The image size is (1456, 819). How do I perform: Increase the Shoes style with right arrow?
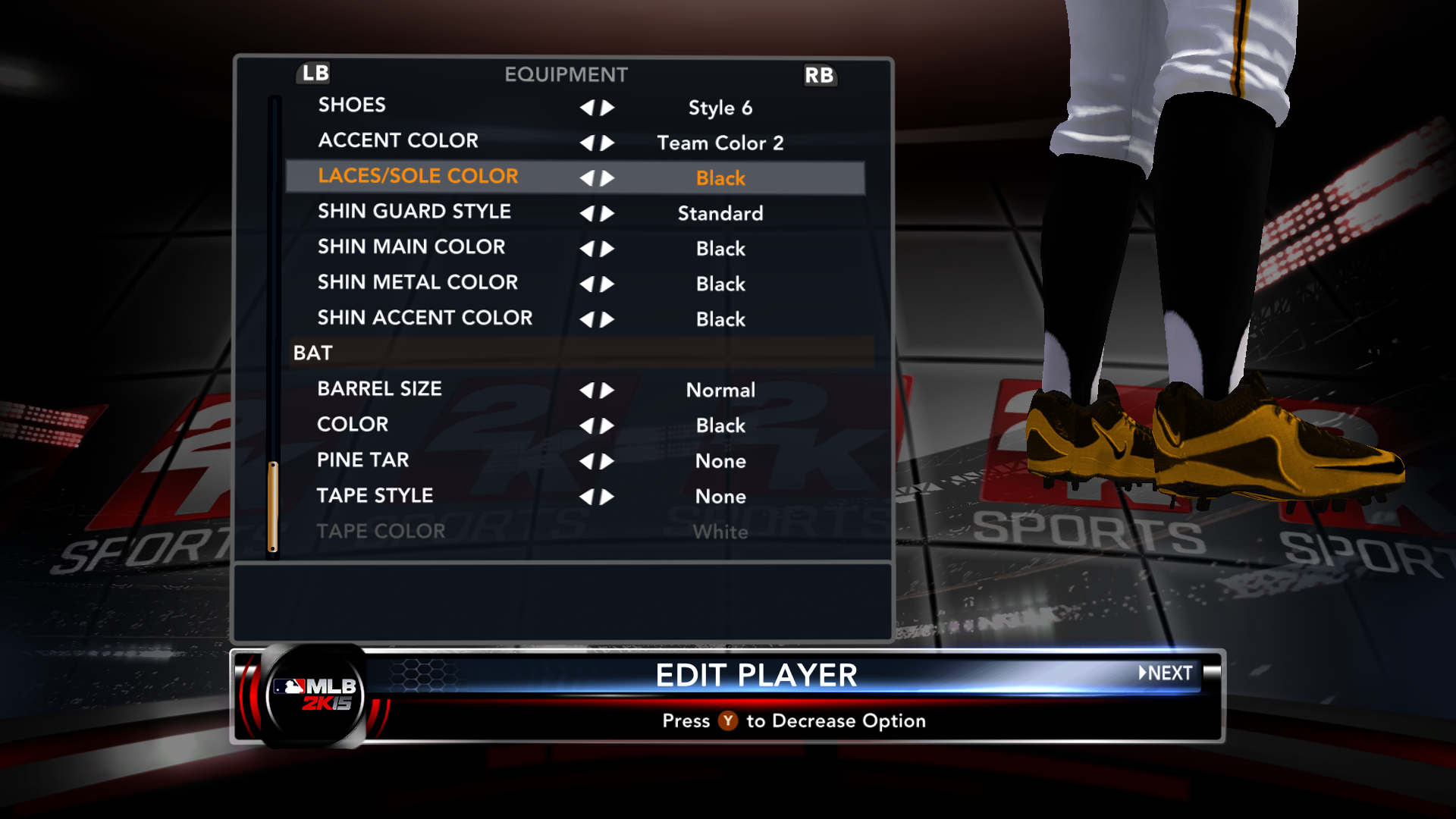tap(607, 108)
